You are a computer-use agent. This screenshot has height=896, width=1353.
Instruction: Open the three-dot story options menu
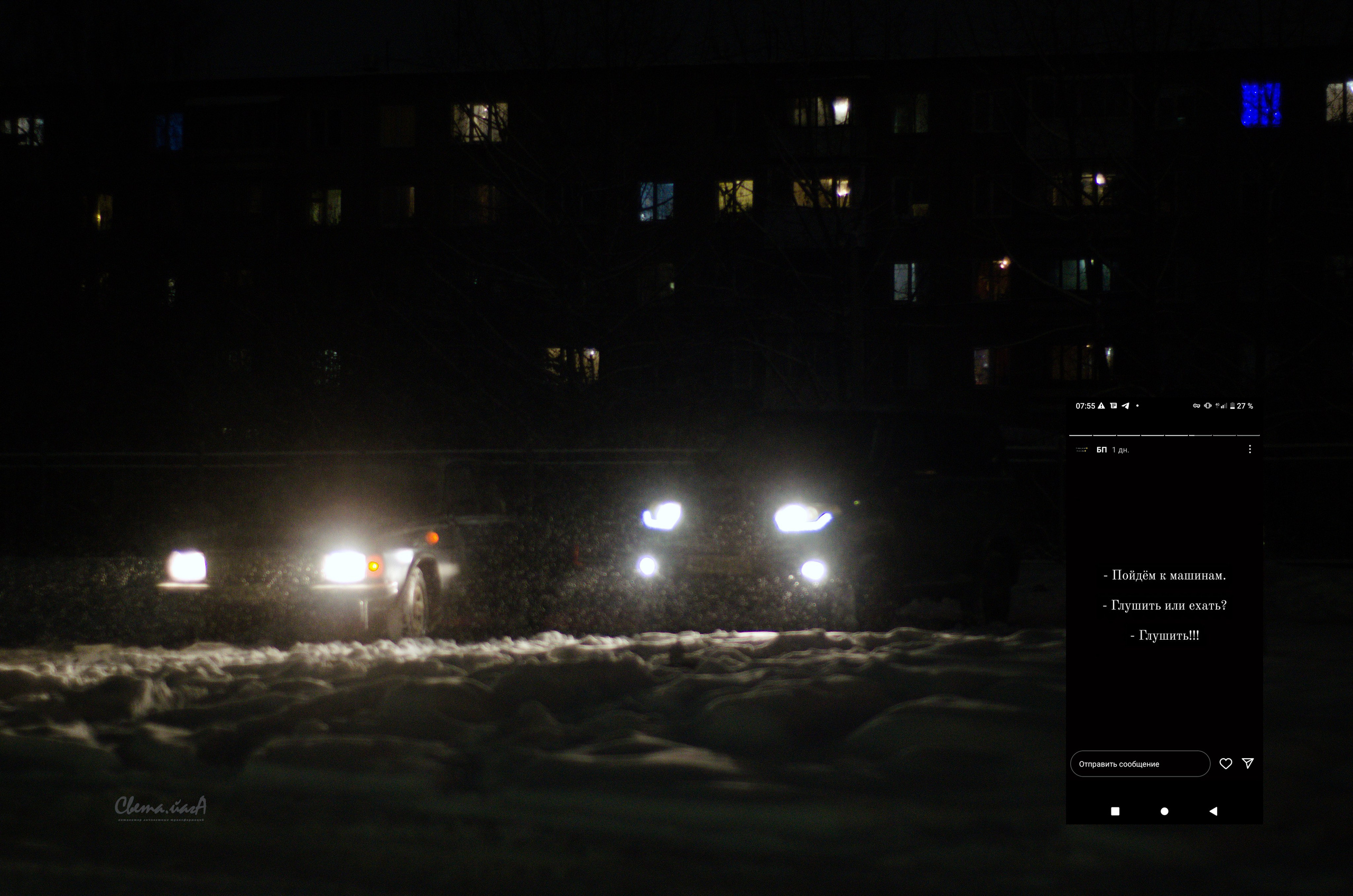(x=1250, y=449)
